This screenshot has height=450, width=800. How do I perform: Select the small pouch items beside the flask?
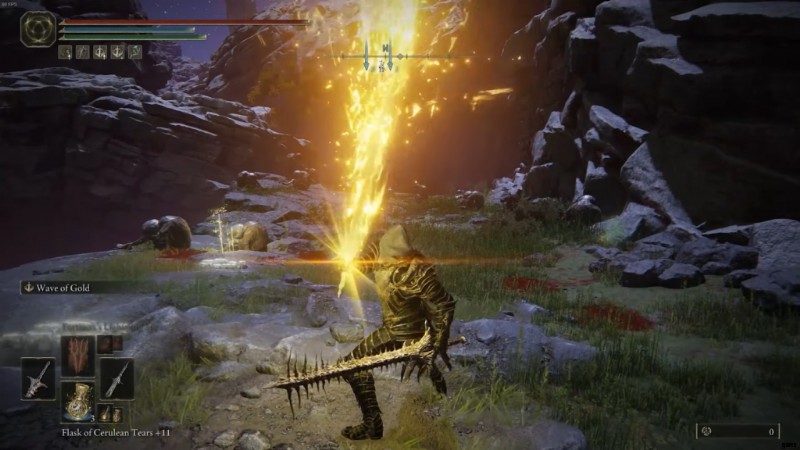coord(109,414)
